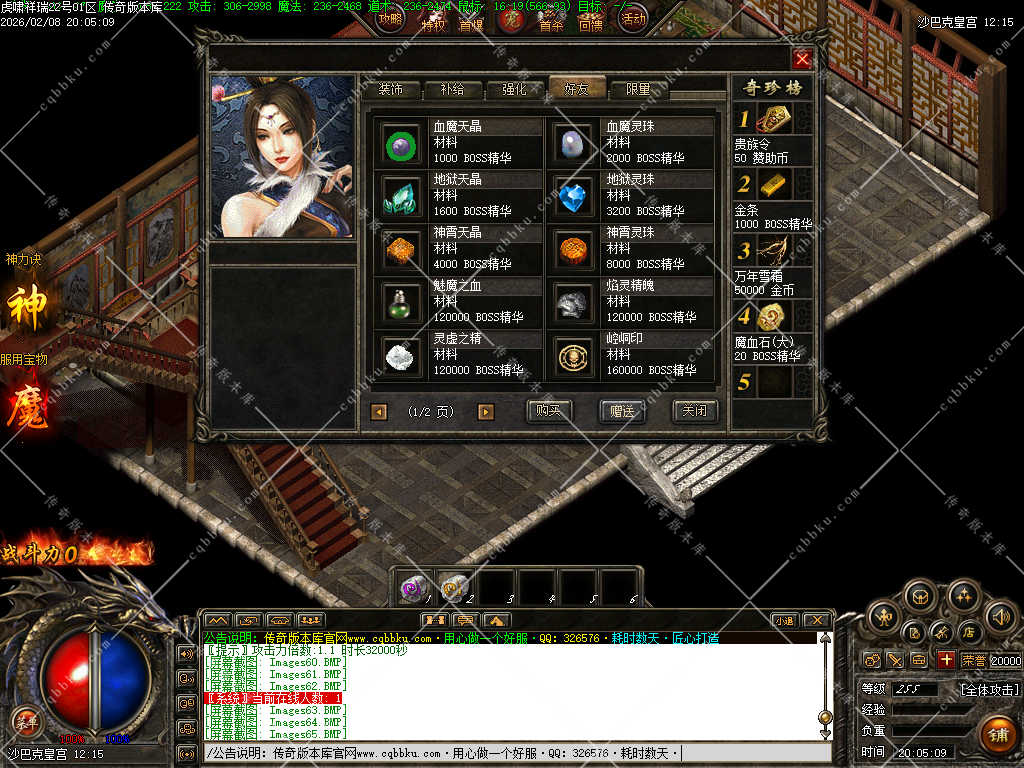The image size is (1024, 768).
Task: Click the 购买 buy button
Action: tap(549, 411)
